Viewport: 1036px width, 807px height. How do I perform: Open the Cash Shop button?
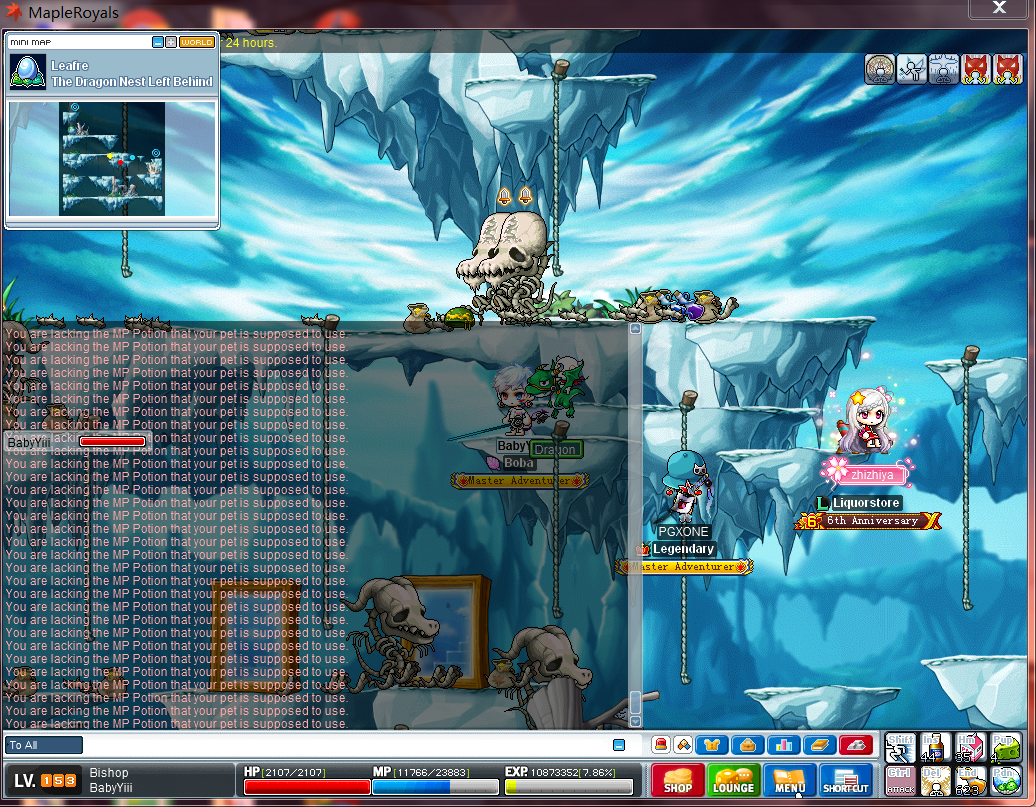point(677,780)
